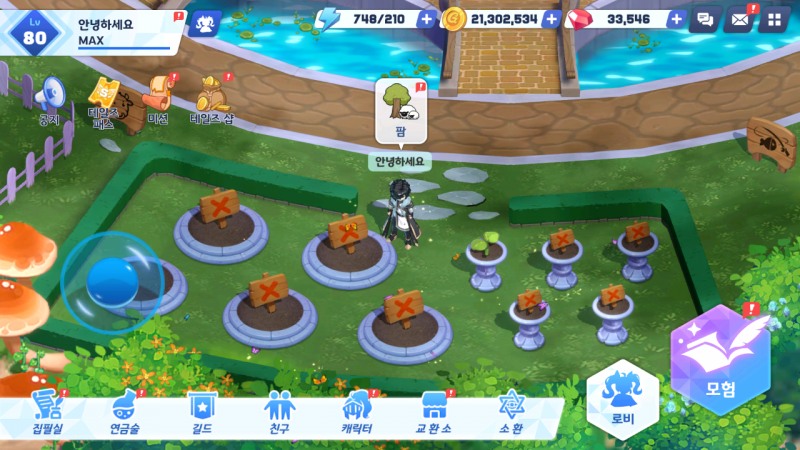The image size is (800, 450).
Task: Open the chat speech bubble button
Action: tap(704, 19)
